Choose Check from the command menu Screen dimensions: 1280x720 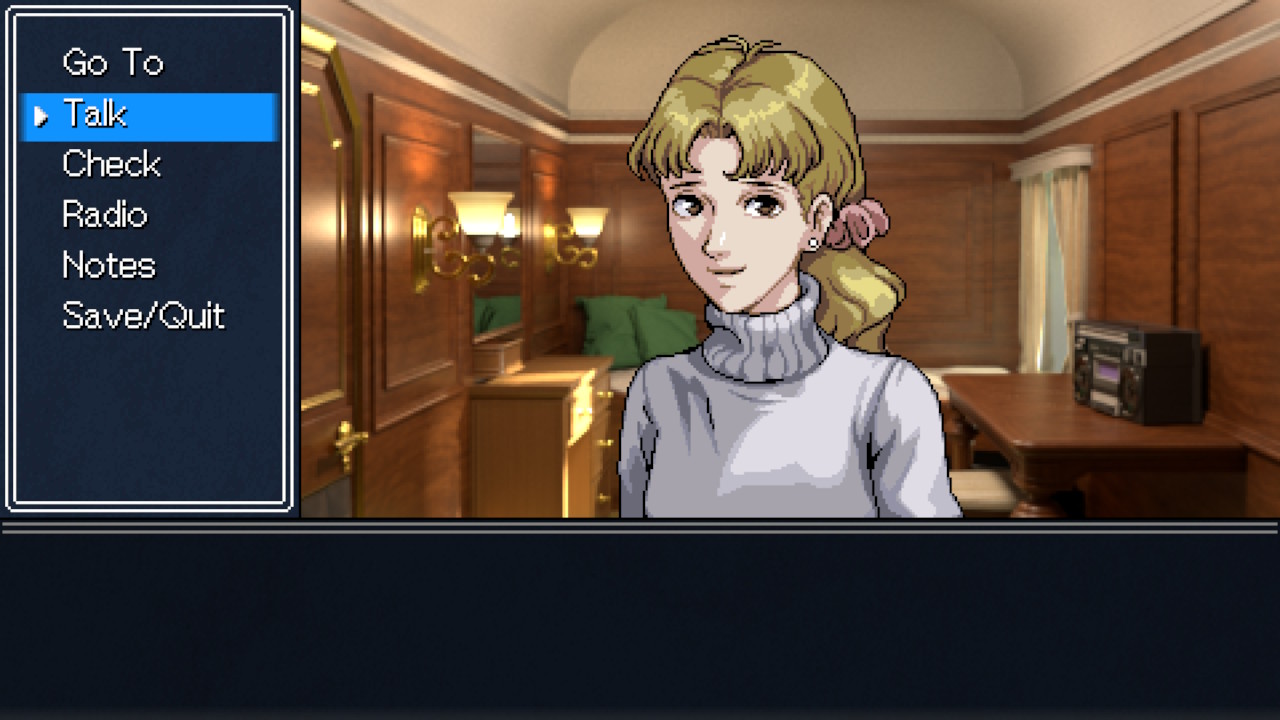[x=111, y=163]
